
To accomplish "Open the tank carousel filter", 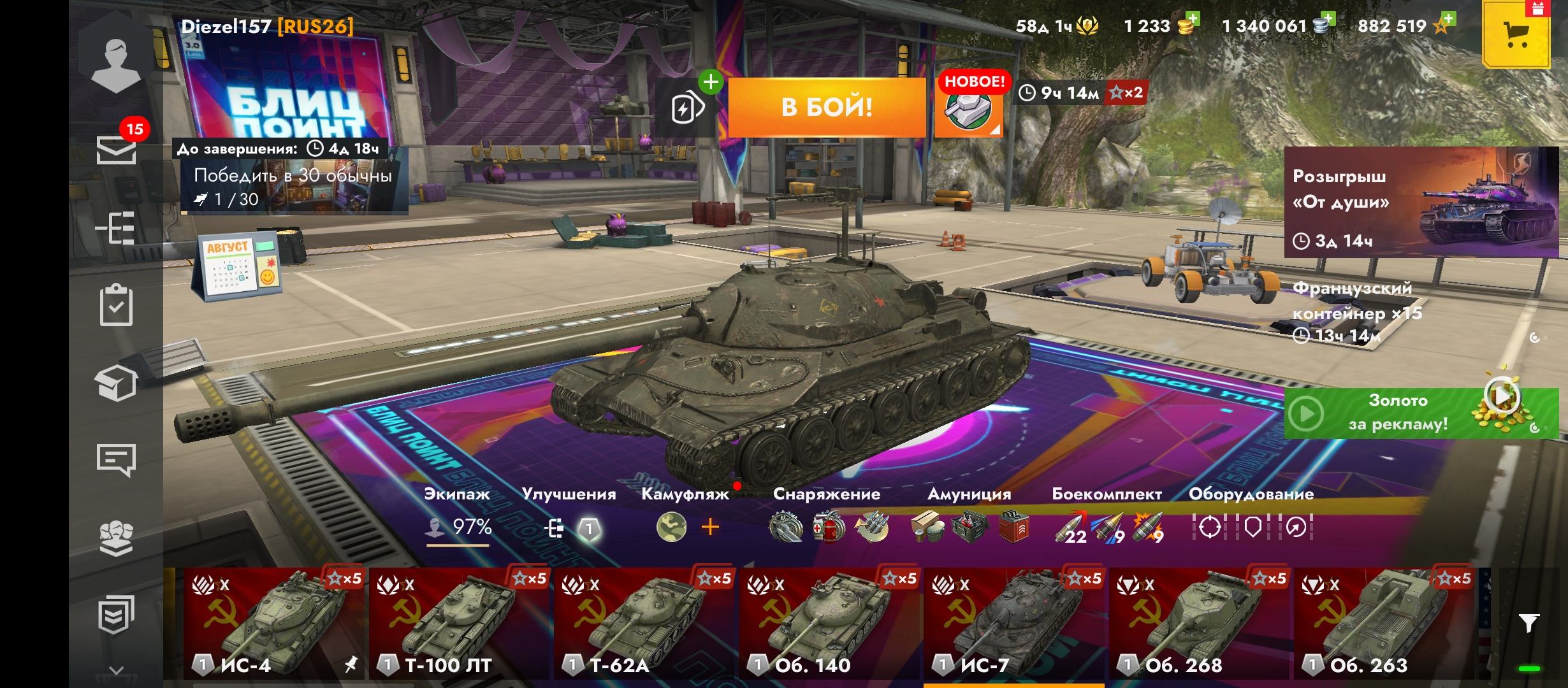I will pyautogui.click(x=1528, y=622).
